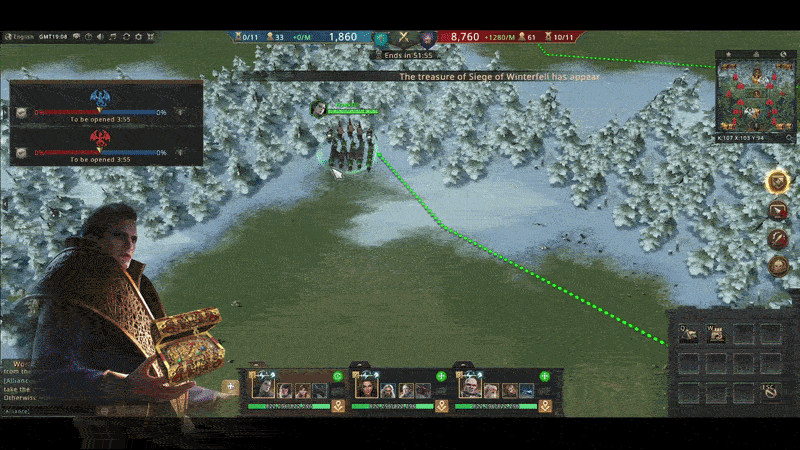This screenshot has height=450, width=800.
Task: Use the item in the W skill slot
Action: [716, 335]
